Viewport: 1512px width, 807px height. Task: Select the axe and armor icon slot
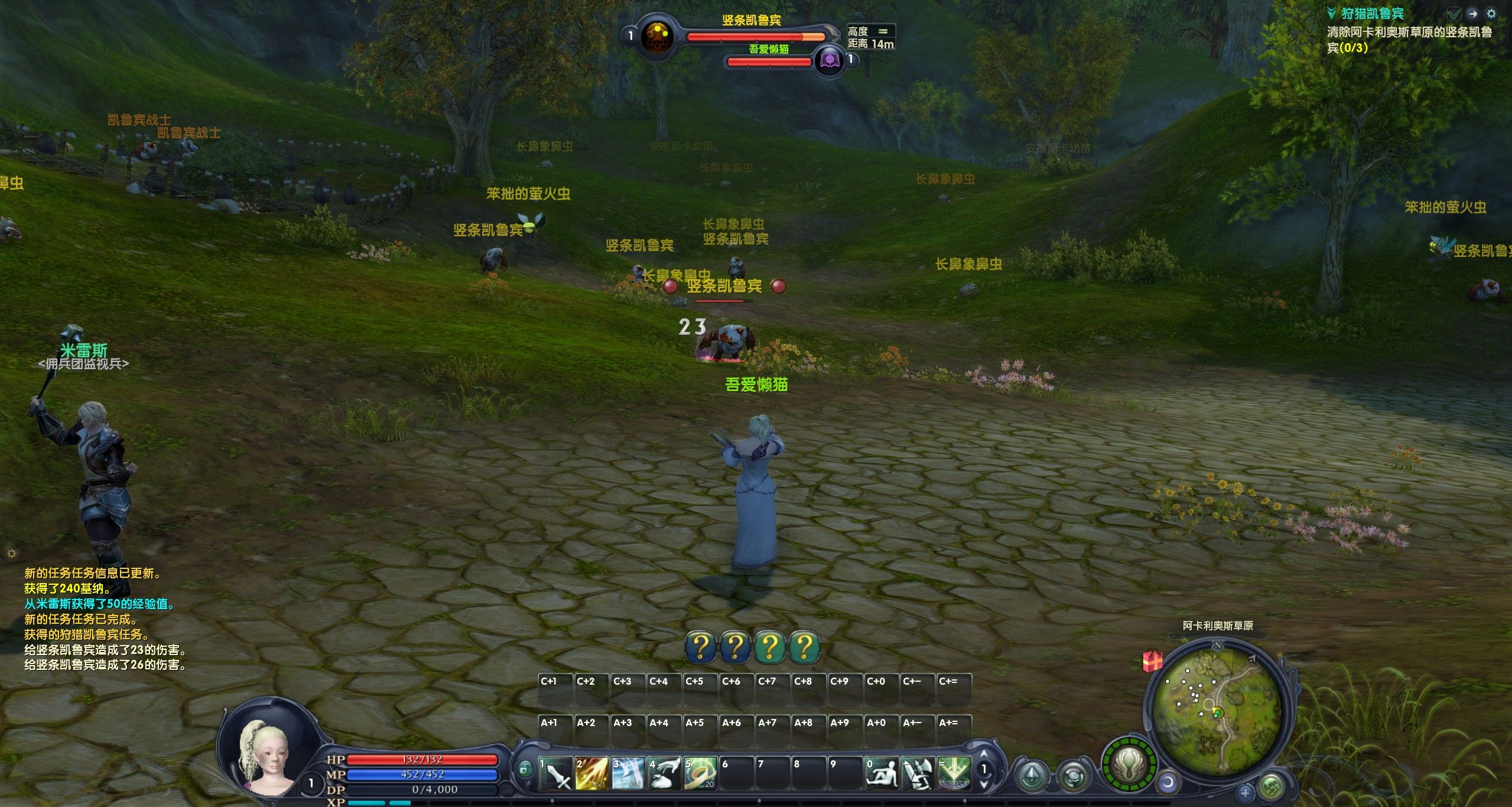(918, 774)
